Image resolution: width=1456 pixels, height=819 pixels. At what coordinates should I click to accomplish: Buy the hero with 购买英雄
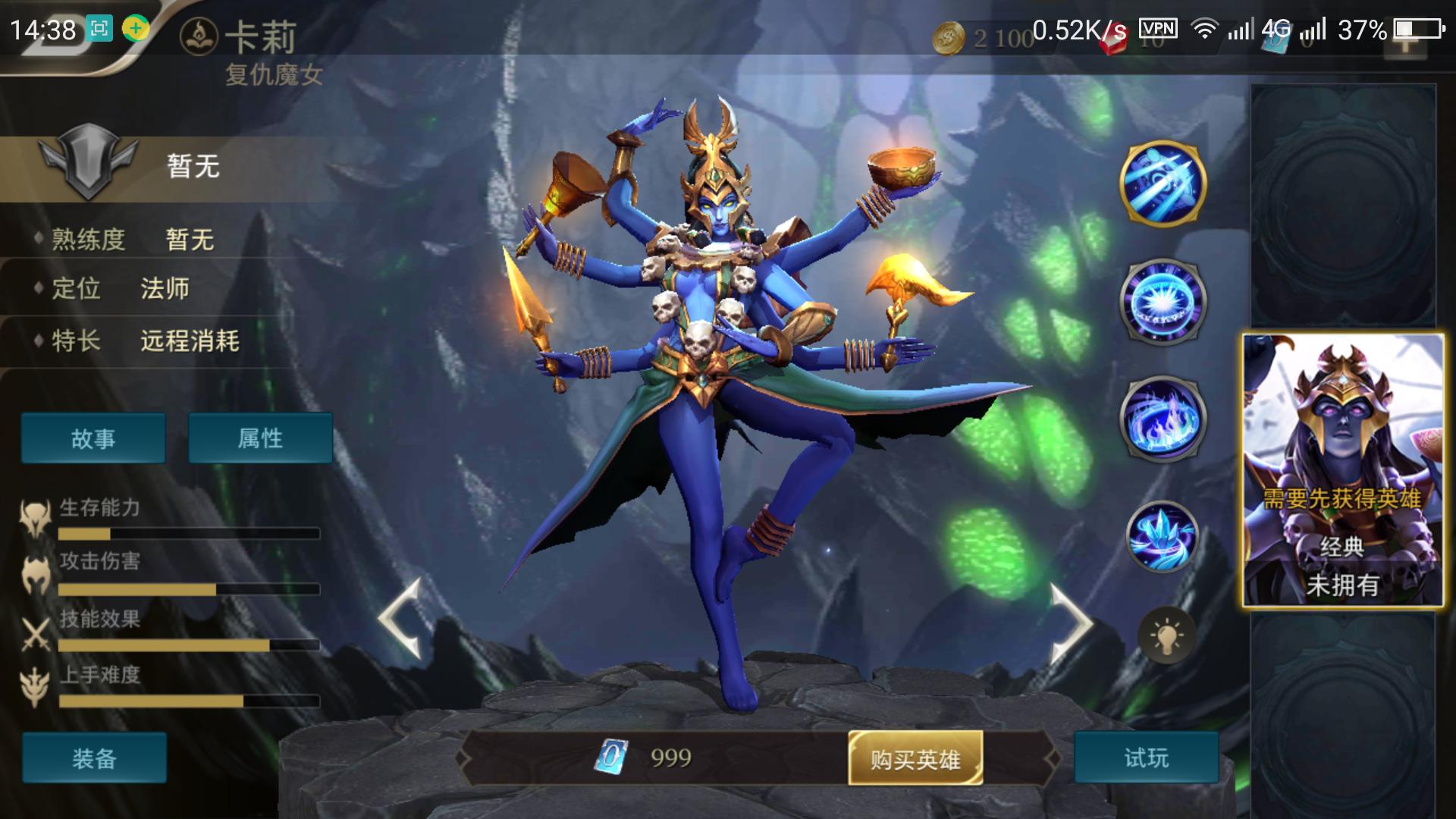coord(915,758)
